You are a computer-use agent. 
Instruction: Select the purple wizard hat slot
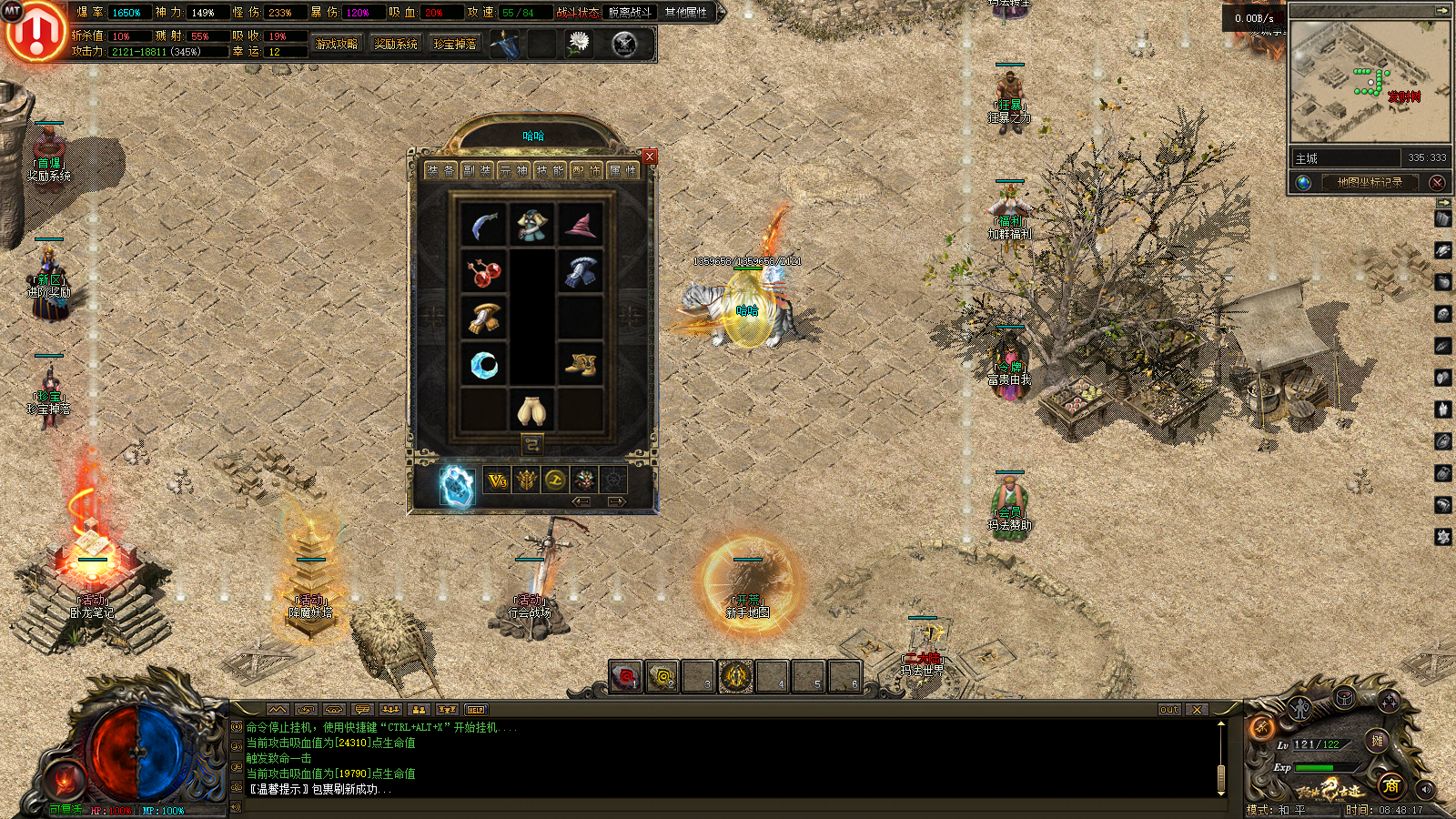(x=580, y=225)
